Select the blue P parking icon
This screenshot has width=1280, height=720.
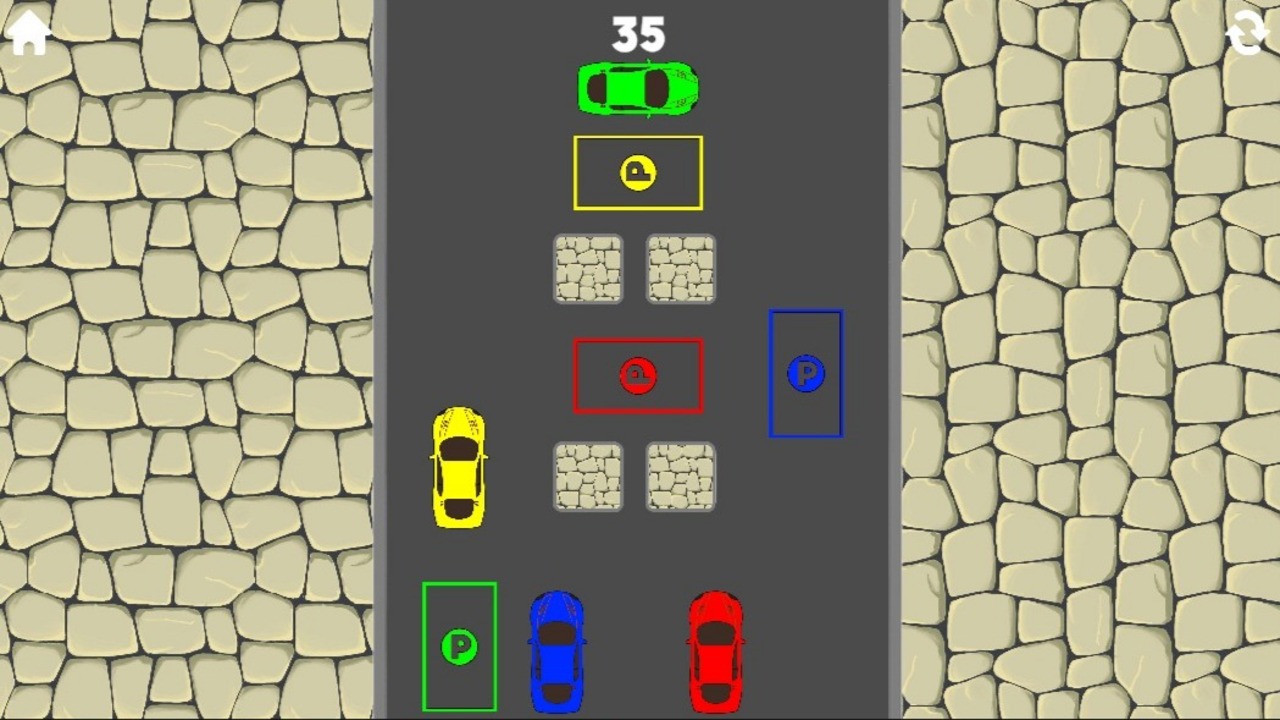(x=806, y=375)
